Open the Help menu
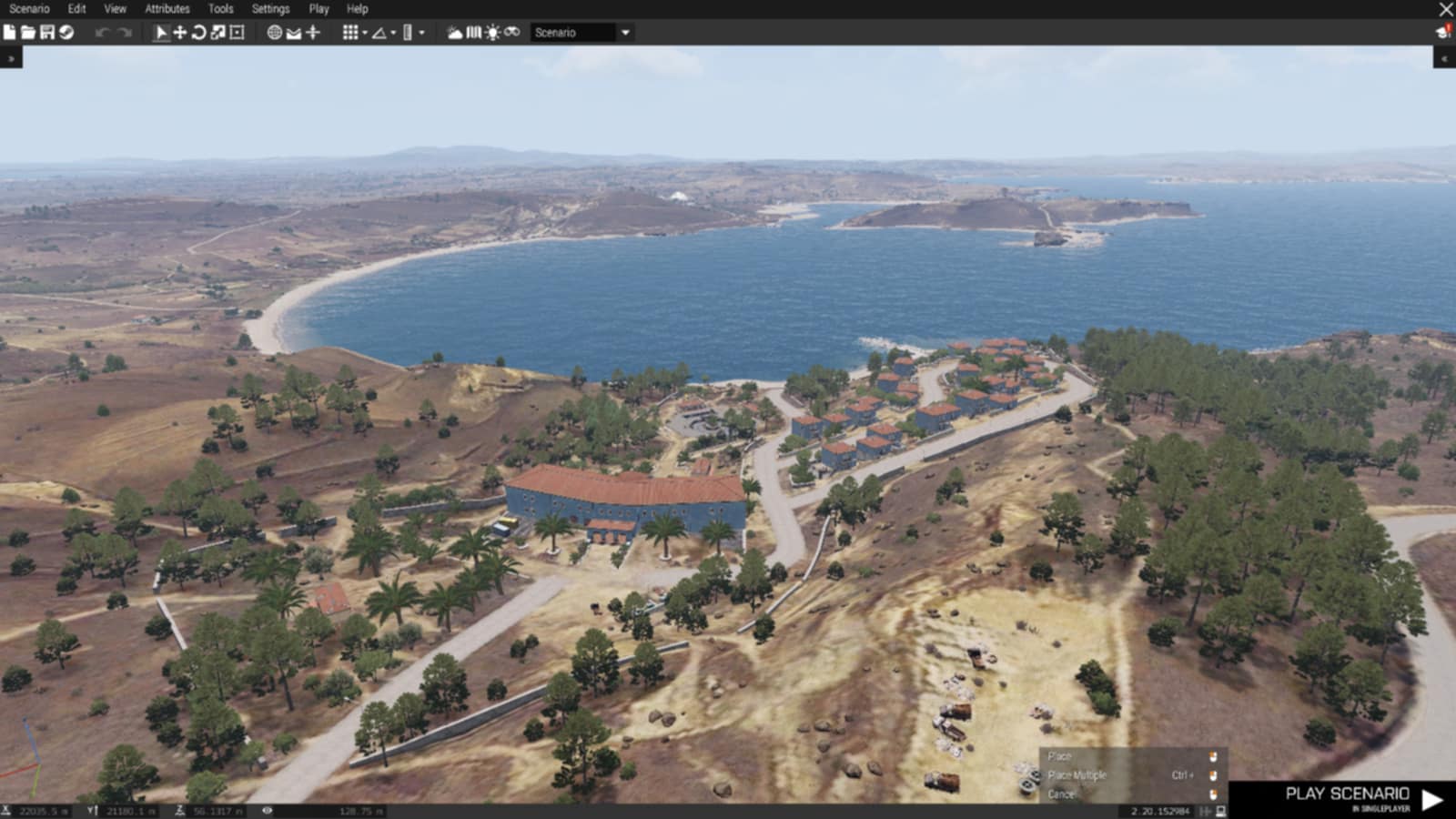The height and width of the screenshot is (819, 1456). click(357, 9)
